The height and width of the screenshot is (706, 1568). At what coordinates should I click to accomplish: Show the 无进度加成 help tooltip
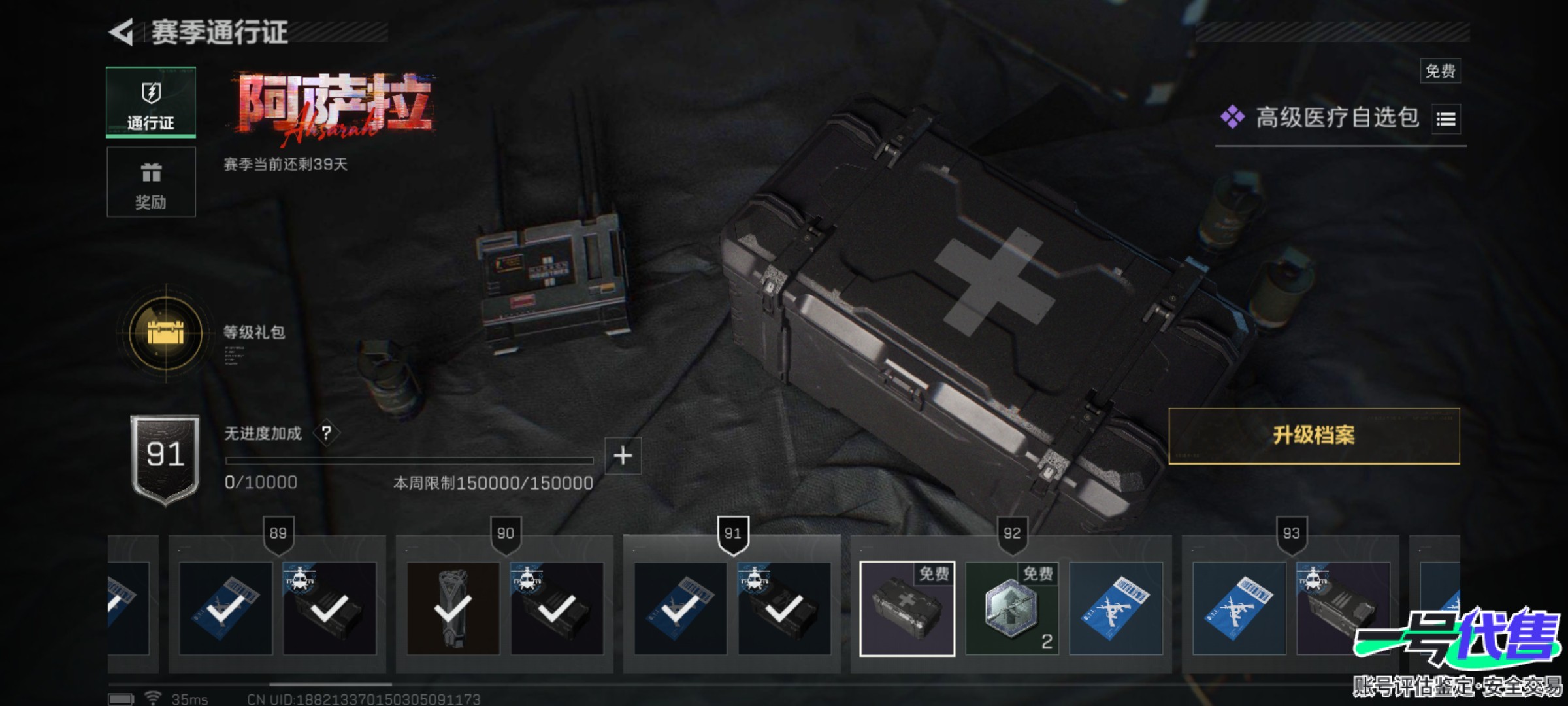(326, 433)
